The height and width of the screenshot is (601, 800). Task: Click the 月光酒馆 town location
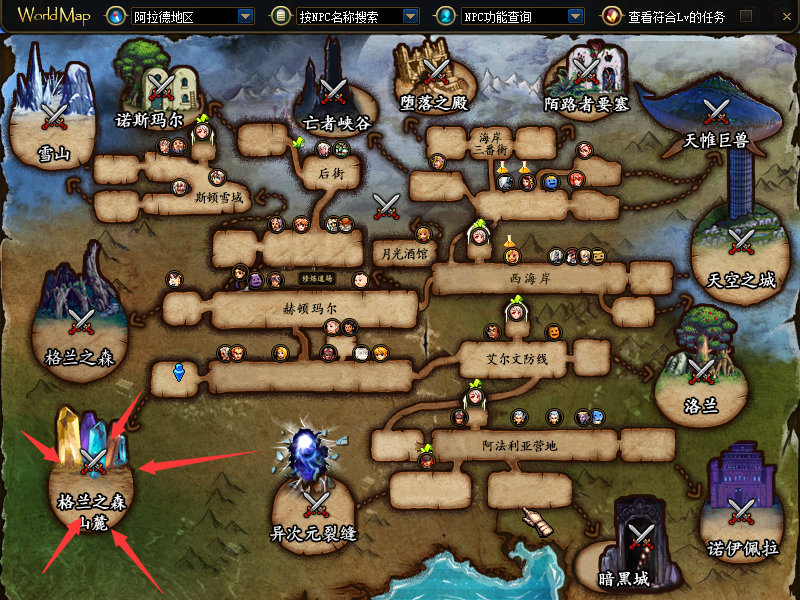tap(400, 254)
